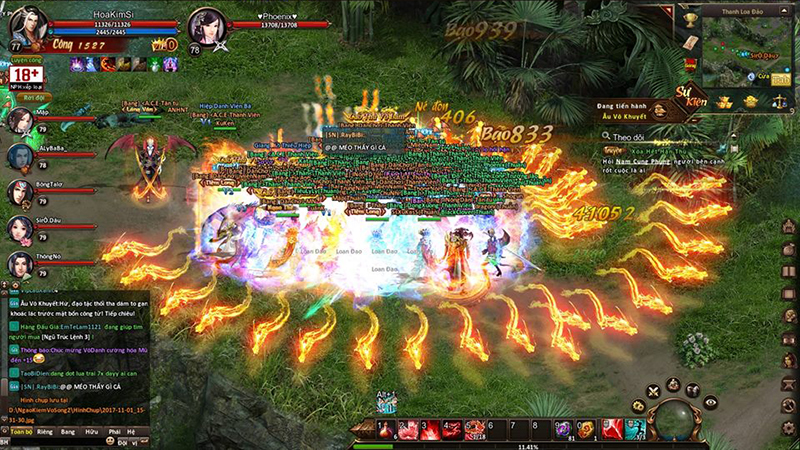Image resolution: width=800 pixels, height=450 pixels.
Task: Click the crossed swords icon above the orb
Action: click(653, 390)
